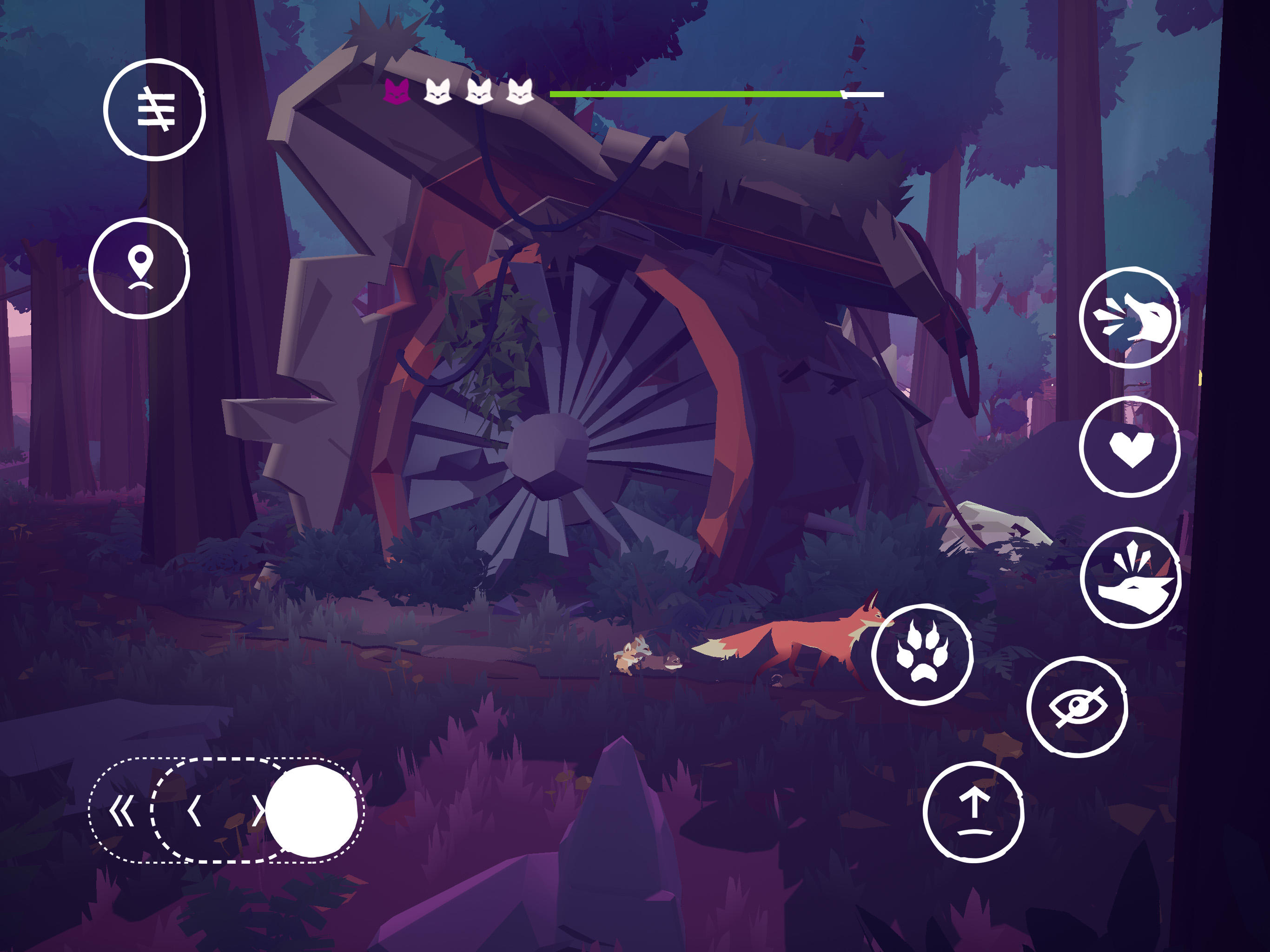Open the menu lines button top left
Image resolution: width=1270 pixels, height=952 pixels.
[155, 109]
